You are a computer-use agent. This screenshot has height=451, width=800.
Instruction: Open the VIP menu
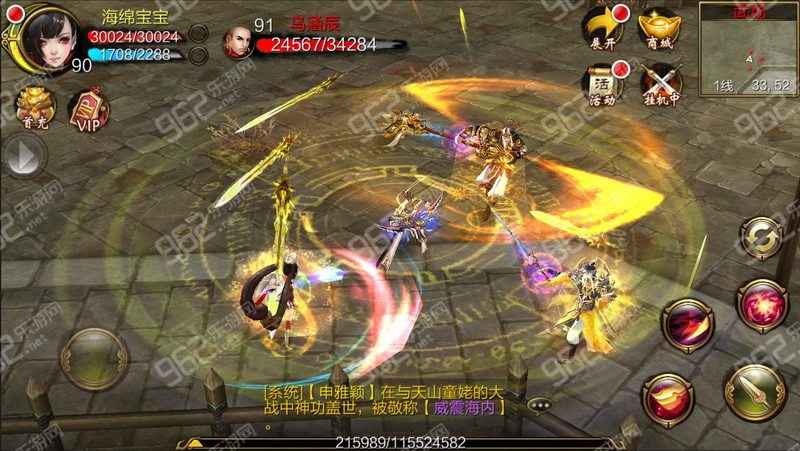(88, 110)
